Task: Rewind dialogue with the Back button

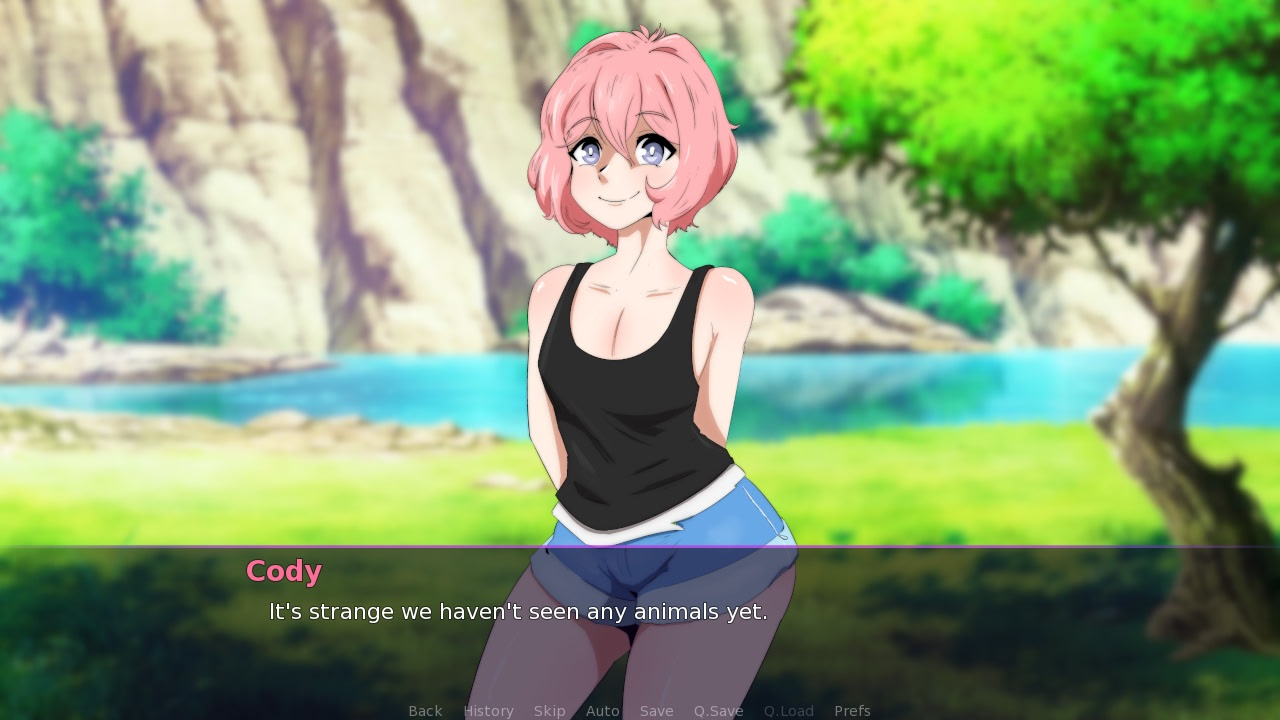Action: pyautogui.click(x=425, y=710)
